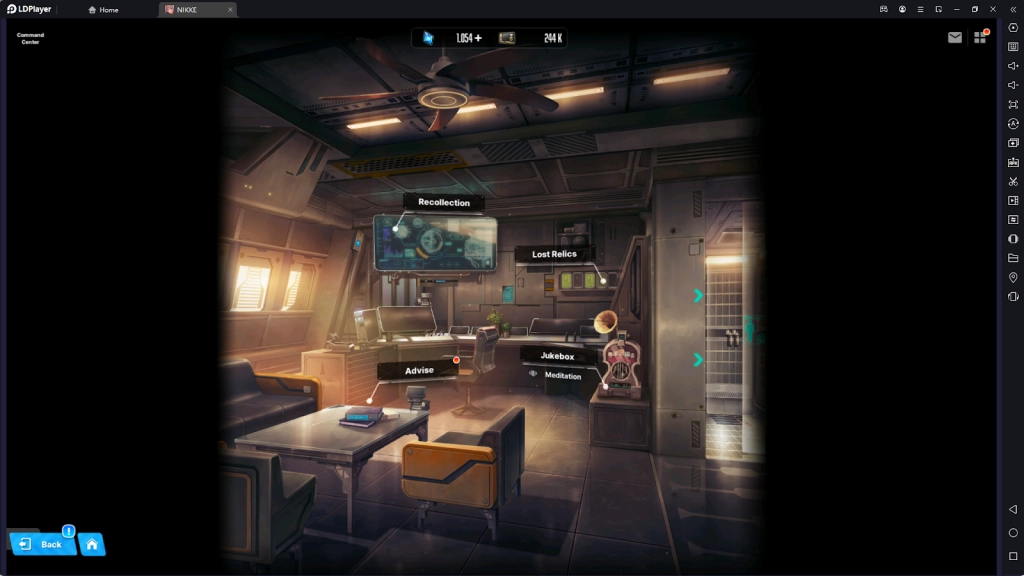The height and width of the screenshot is (576, 1024).
Task: Open the mail envelope icon
Action: click(x=955, y=38)
